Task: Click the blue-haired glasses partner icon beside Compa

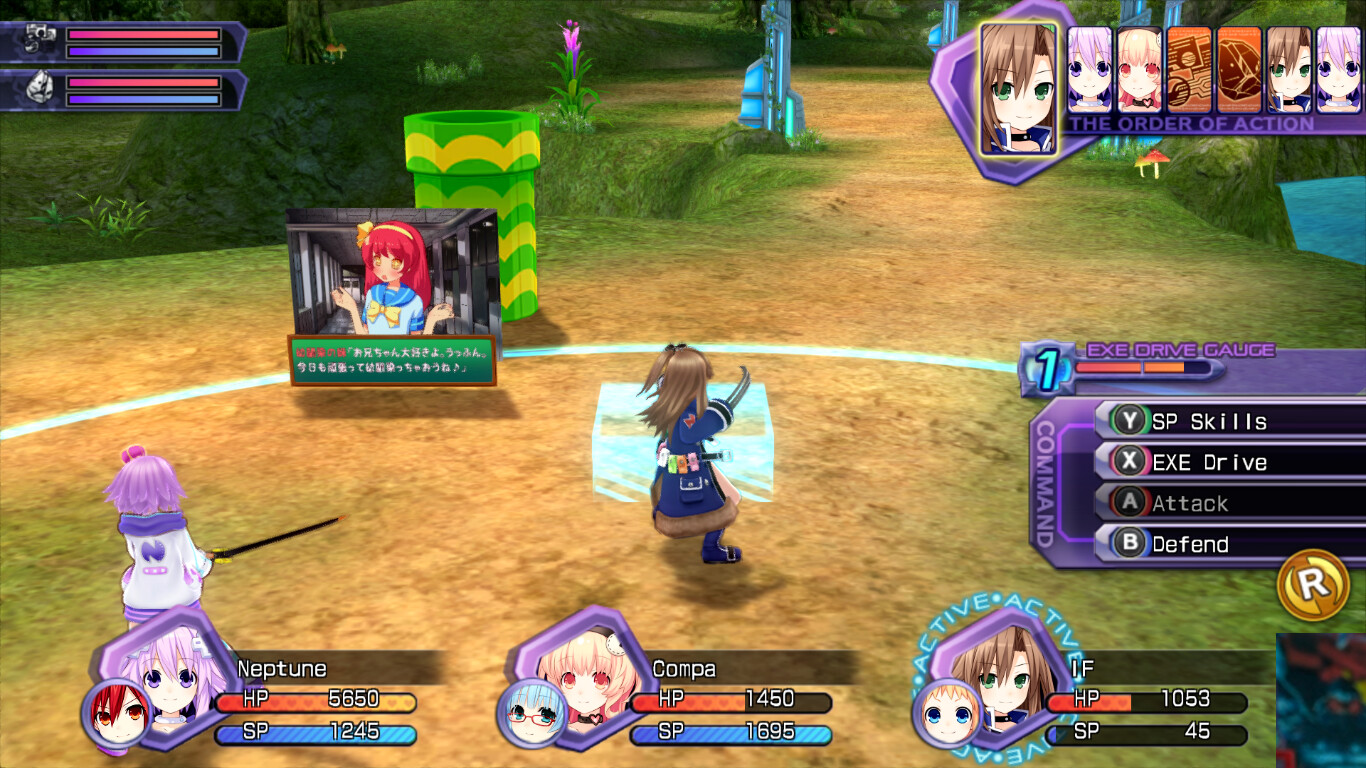Action: pyautogui.click(x=530, y=714)
